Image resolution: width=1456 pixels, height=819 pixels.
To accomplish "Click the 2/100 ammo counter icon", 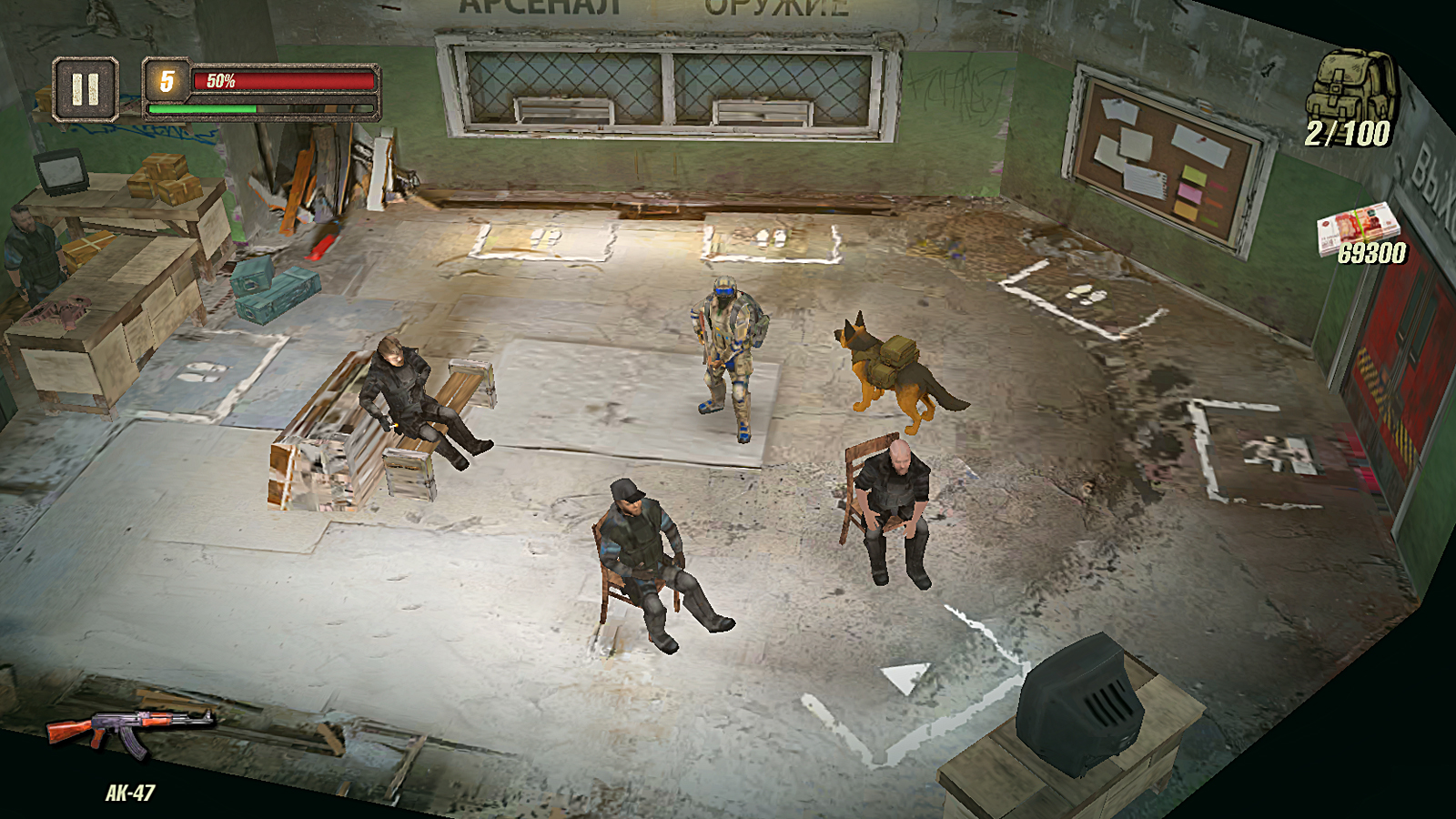I will tap(1350, 132).
